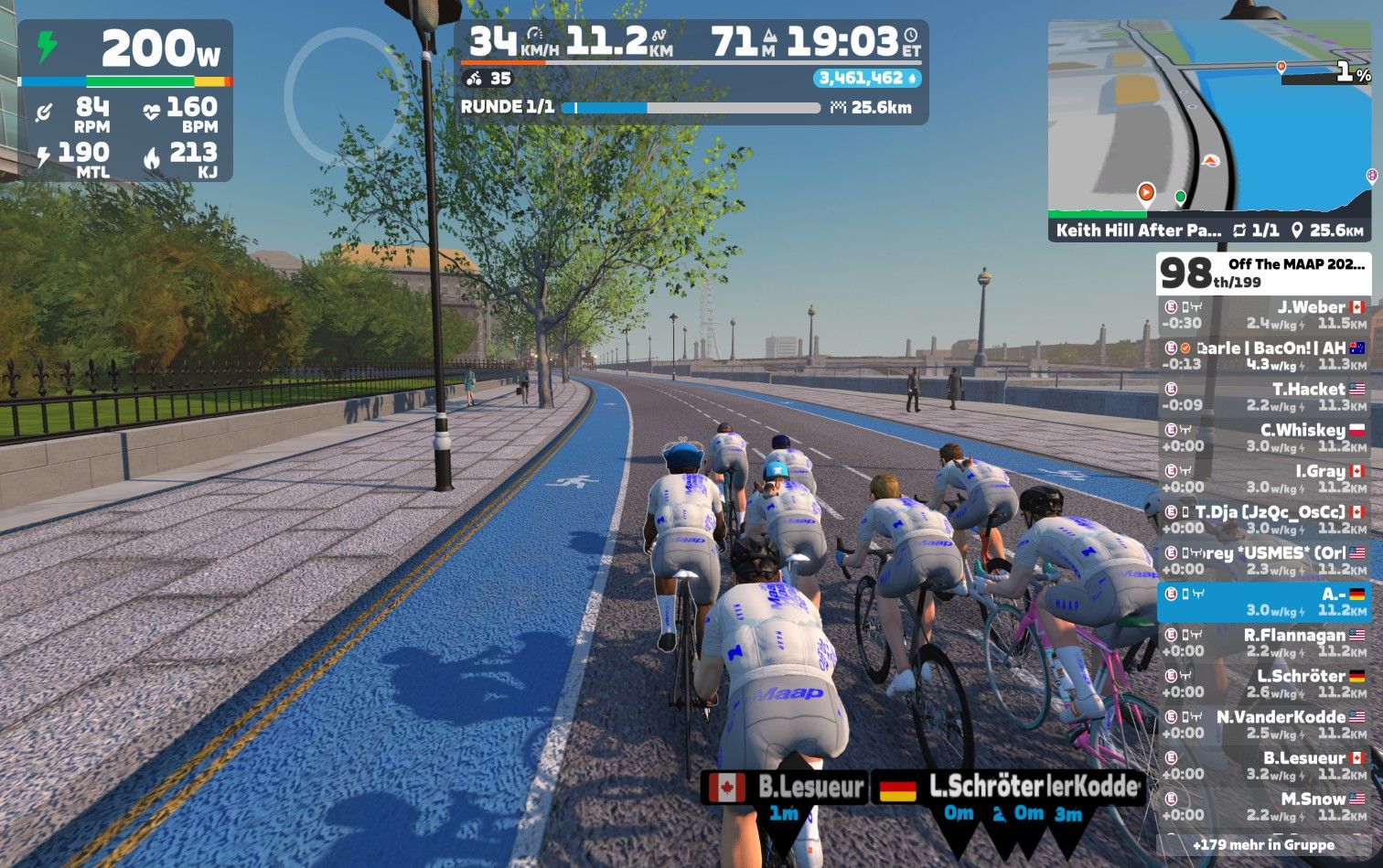Select M.Snow from the riders list
The image size is (1383, 868).
tap(1264, 807)
